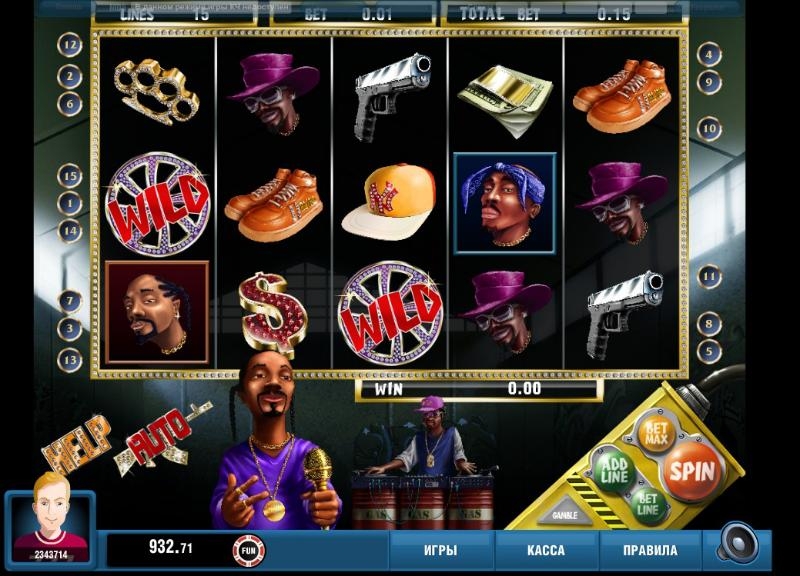The width and height of the screenshot is (800, 576).
Task: Open the ИГРЫ menu
Action: [440, 551]
